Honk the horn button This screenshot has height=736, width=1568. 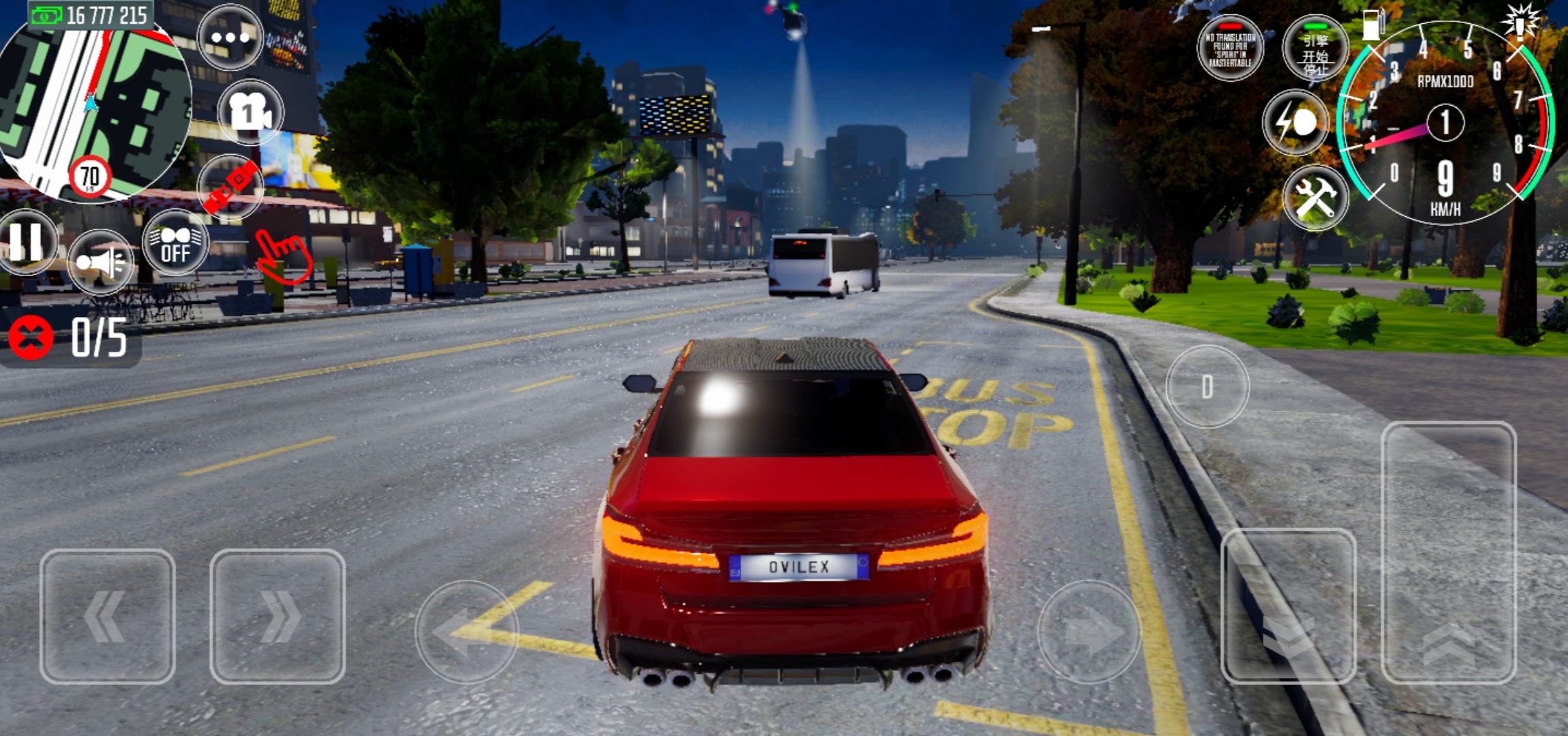click(101, 262)
